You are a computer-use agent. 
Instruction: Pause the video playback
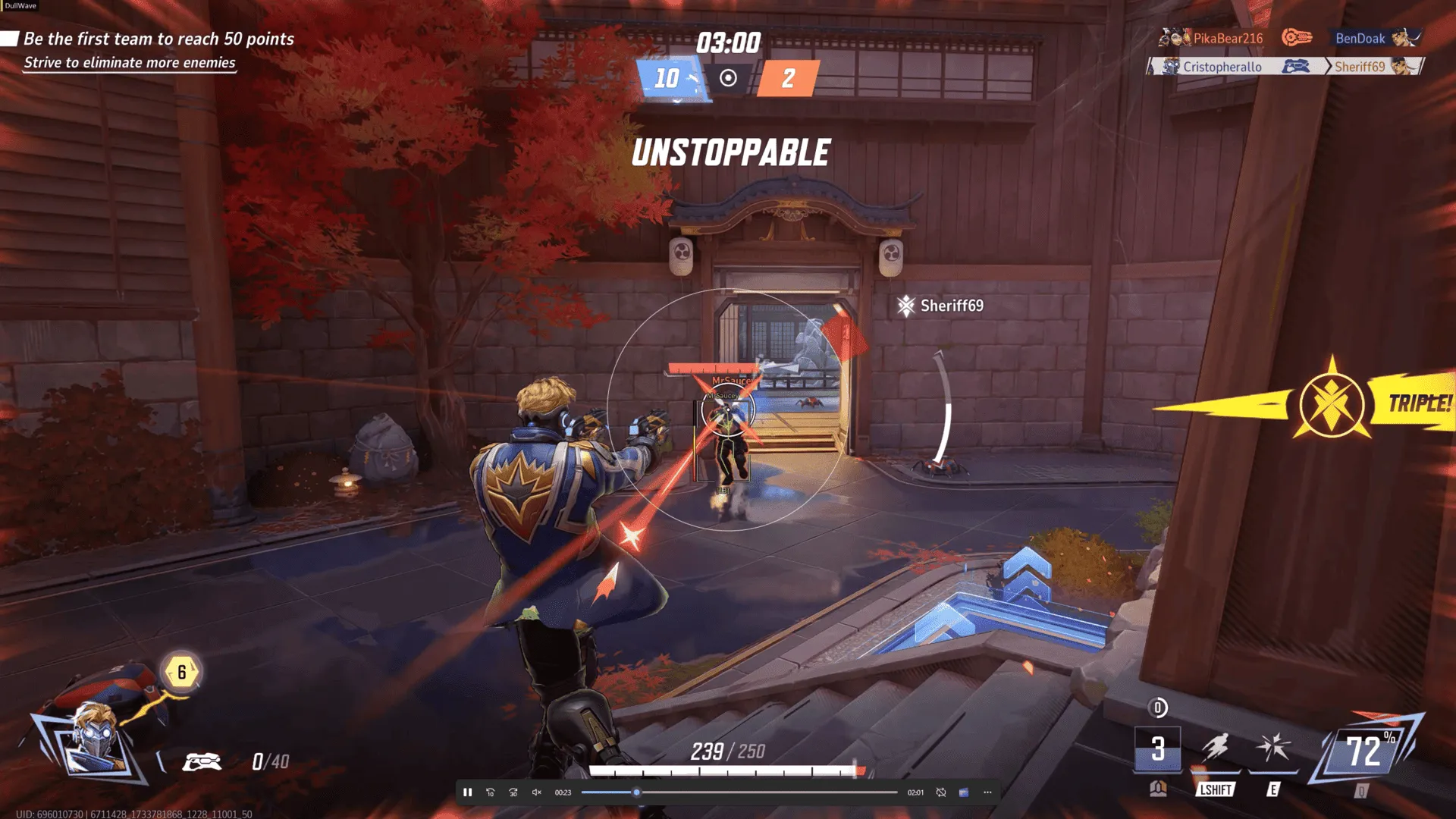[468, 792]
